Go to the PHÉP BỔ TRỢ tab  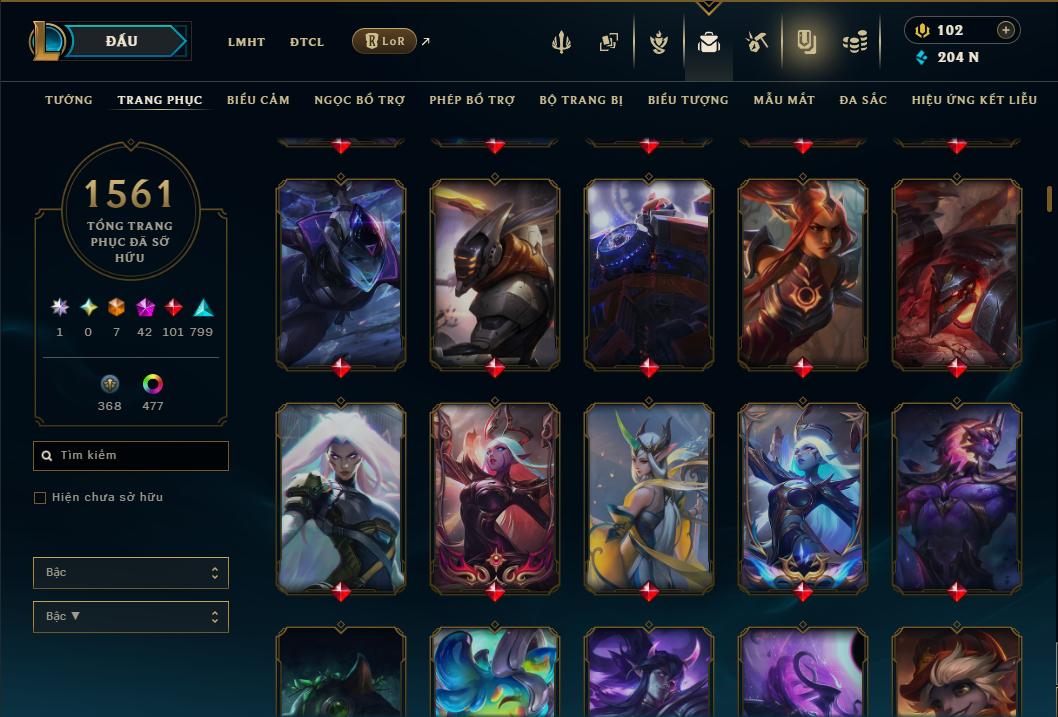[472, 100]
